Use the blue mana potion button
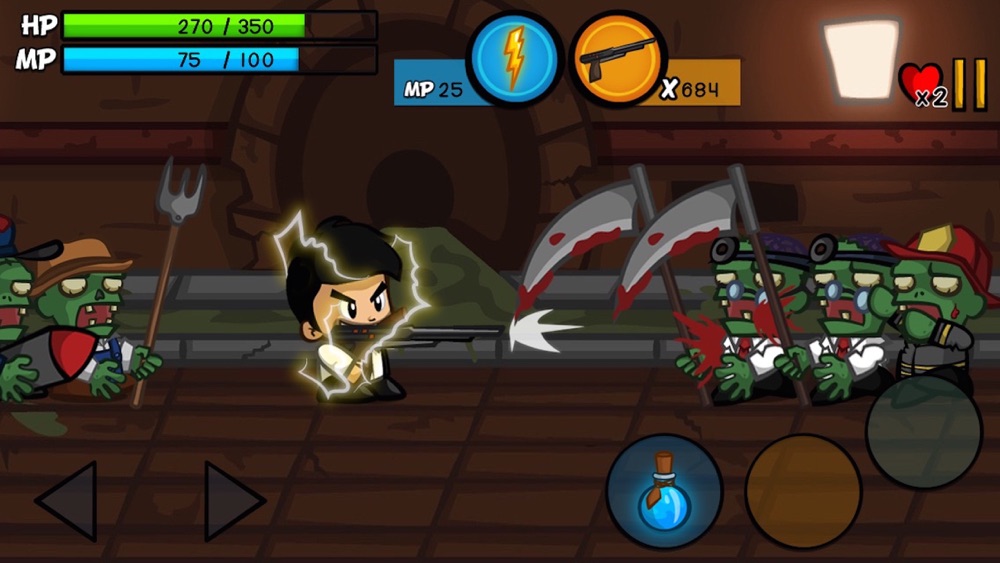Image resolution: width=1000 pixels, height=563 pixels. coord(664,492)
